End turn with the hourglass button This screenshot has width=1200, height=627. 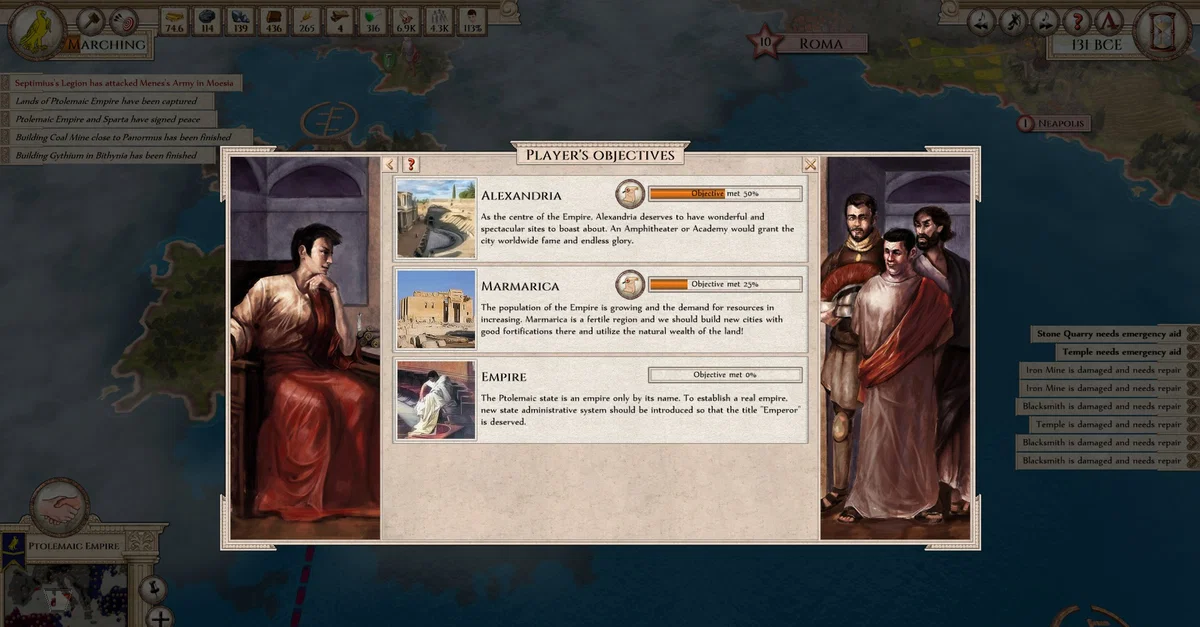[x=1162, y=30]
